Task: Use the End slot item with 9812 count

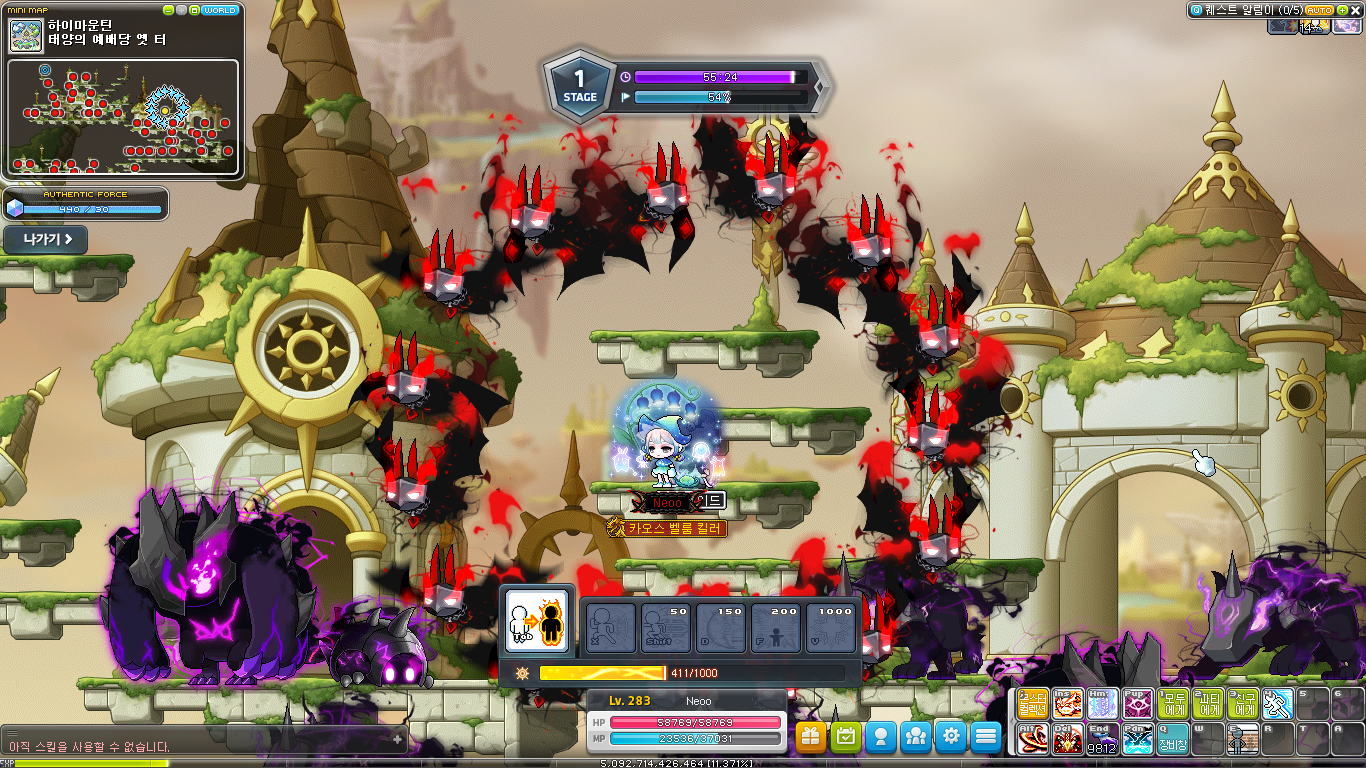Action: tap(1103, 739)
